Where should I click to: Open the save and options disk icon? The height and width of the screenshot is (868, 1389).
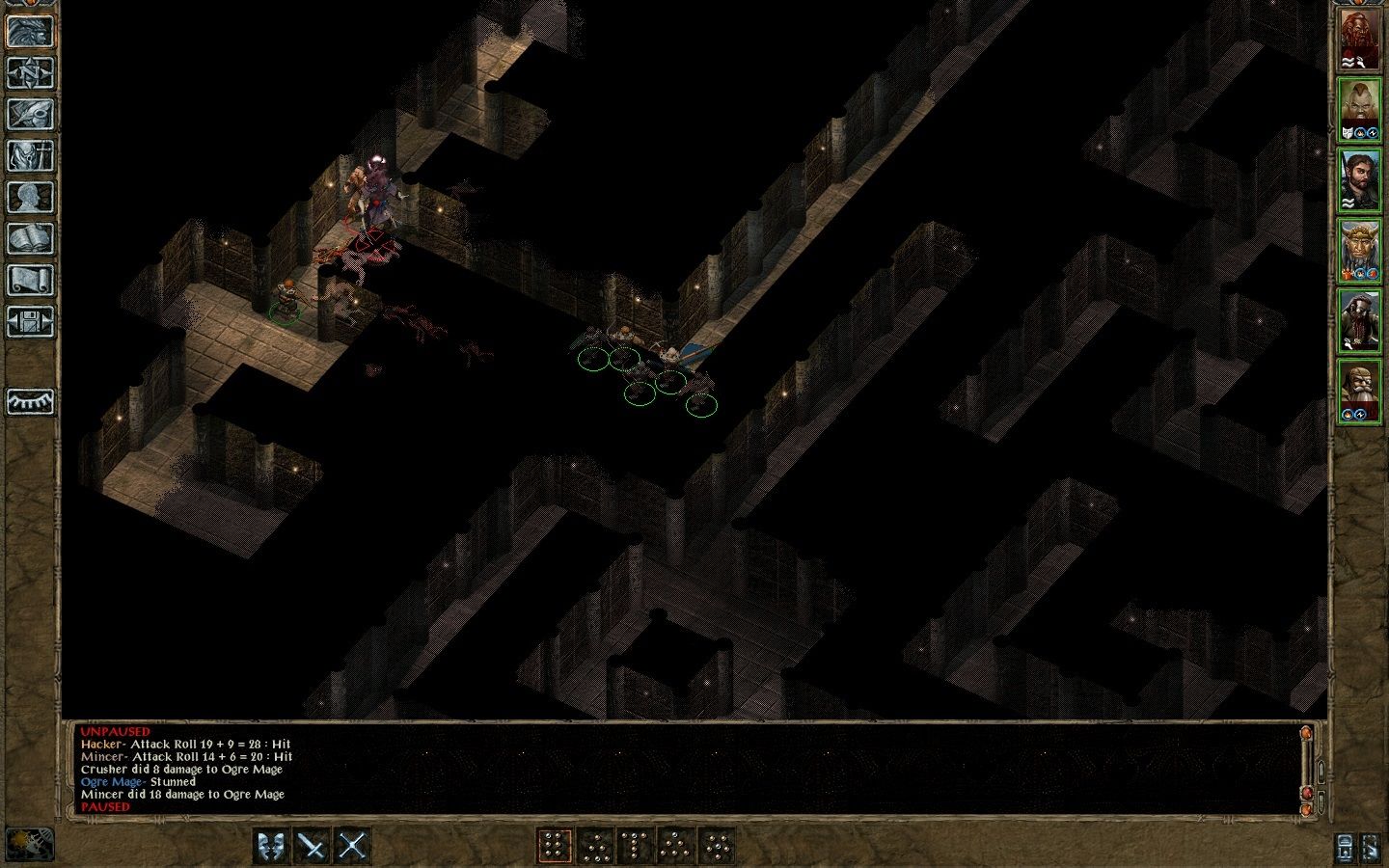pyautogui.click(x=30, y=322)
